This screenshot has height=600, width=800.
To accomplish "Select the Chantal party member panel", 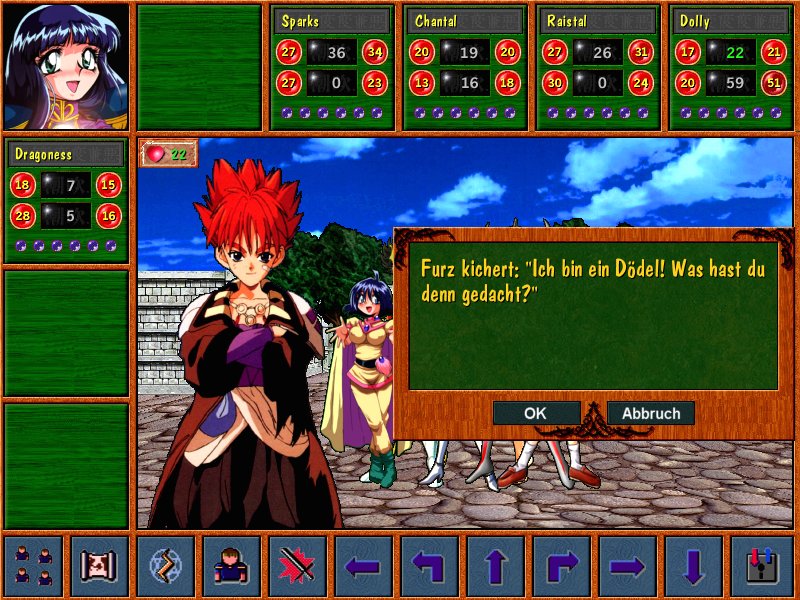I will 466,67.
